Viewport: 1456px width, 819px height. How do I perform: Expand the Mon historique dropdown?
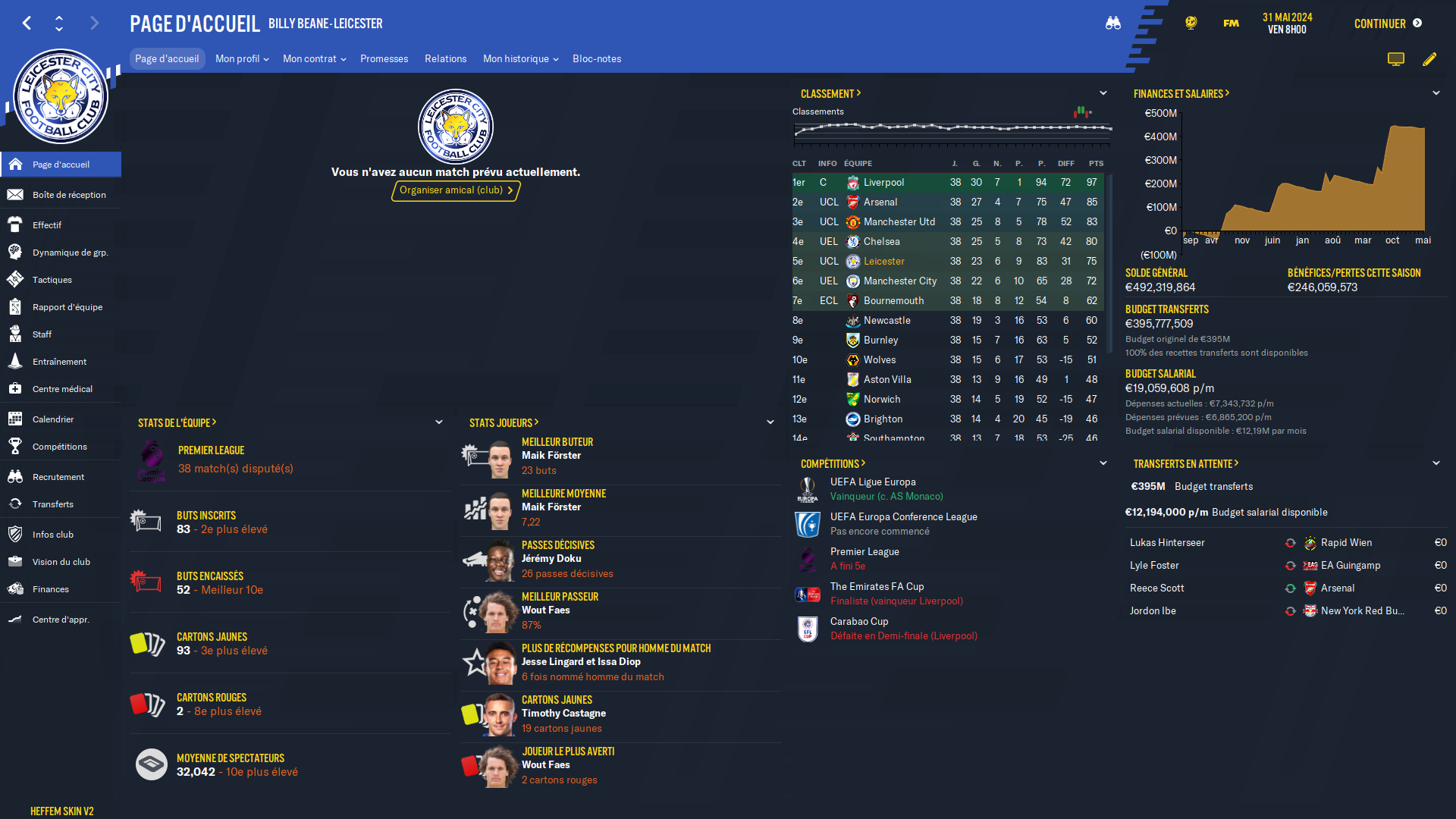click(x=520, y=58)
